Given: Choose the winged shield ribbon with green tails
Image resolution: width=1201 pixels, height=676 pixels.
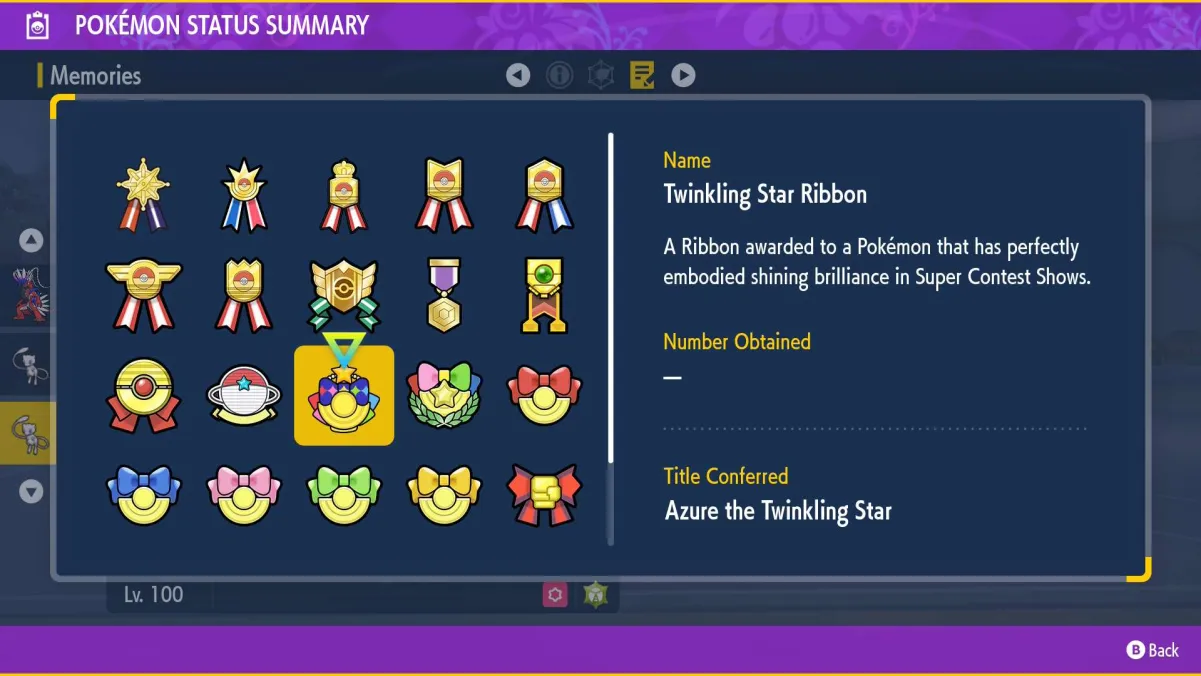Looking at the screenshot, I should [x=344, y=295].
